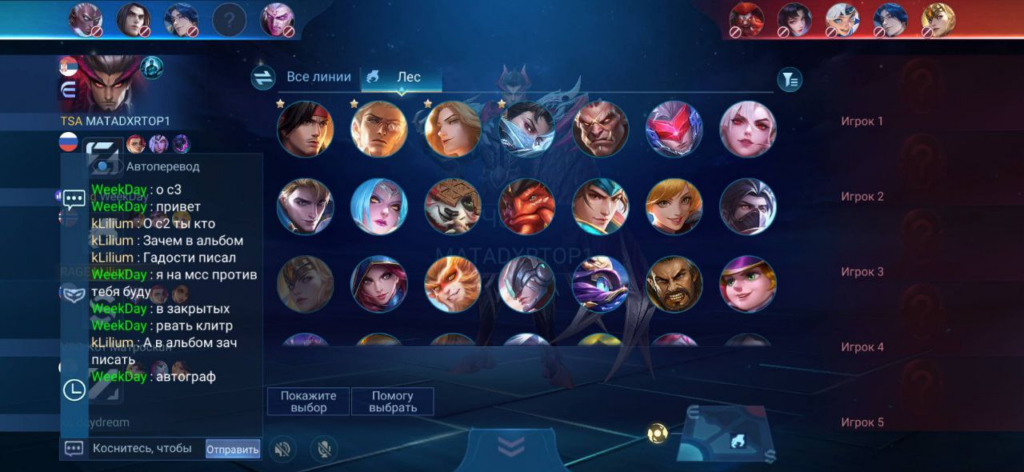The image size is (1024, 472).
Task: Select the red dragon-faced hero
Action: click(x=526, y=206)
